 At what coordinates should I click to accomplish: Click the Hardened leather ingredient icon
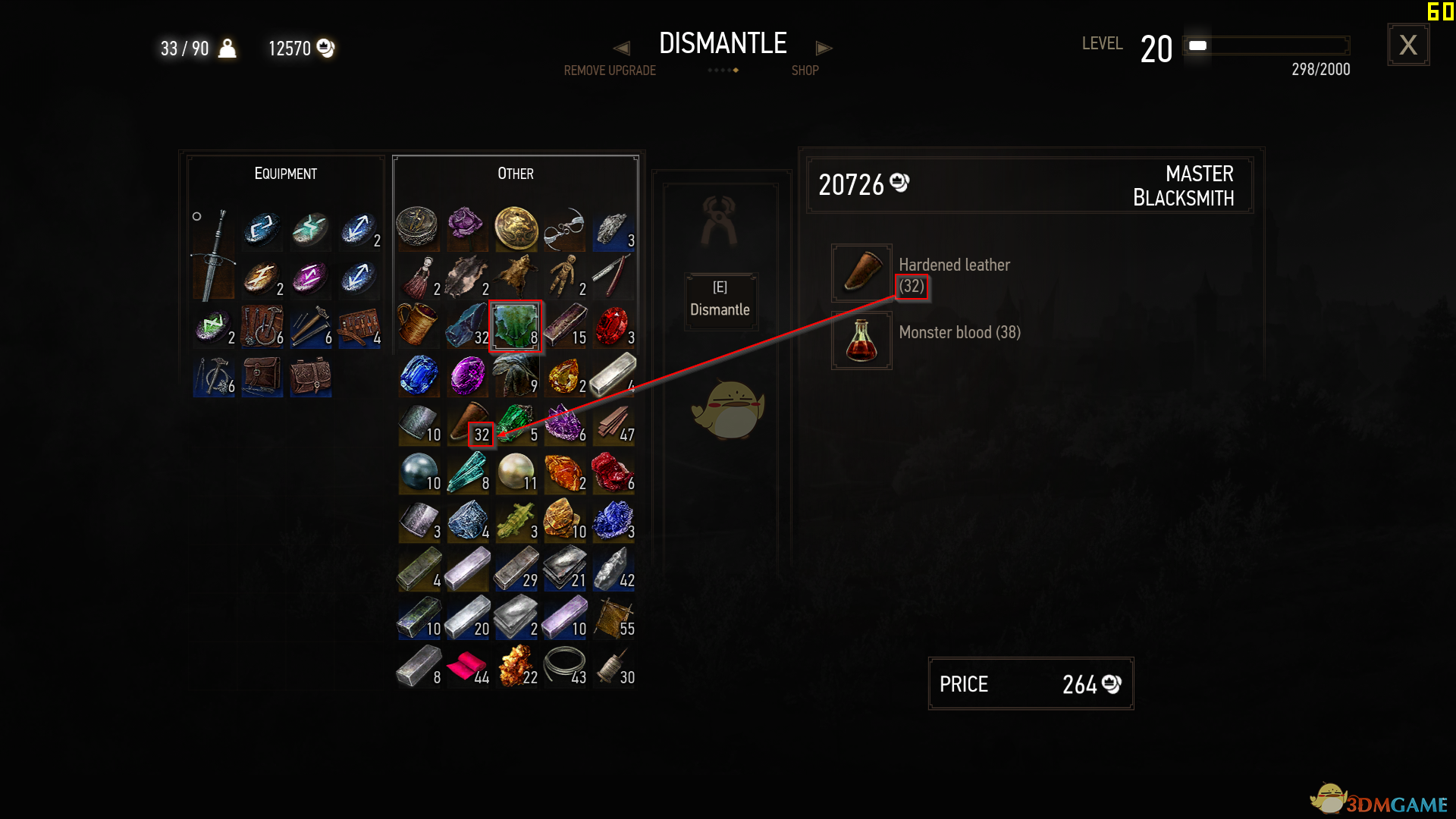(x=861, y=273)
